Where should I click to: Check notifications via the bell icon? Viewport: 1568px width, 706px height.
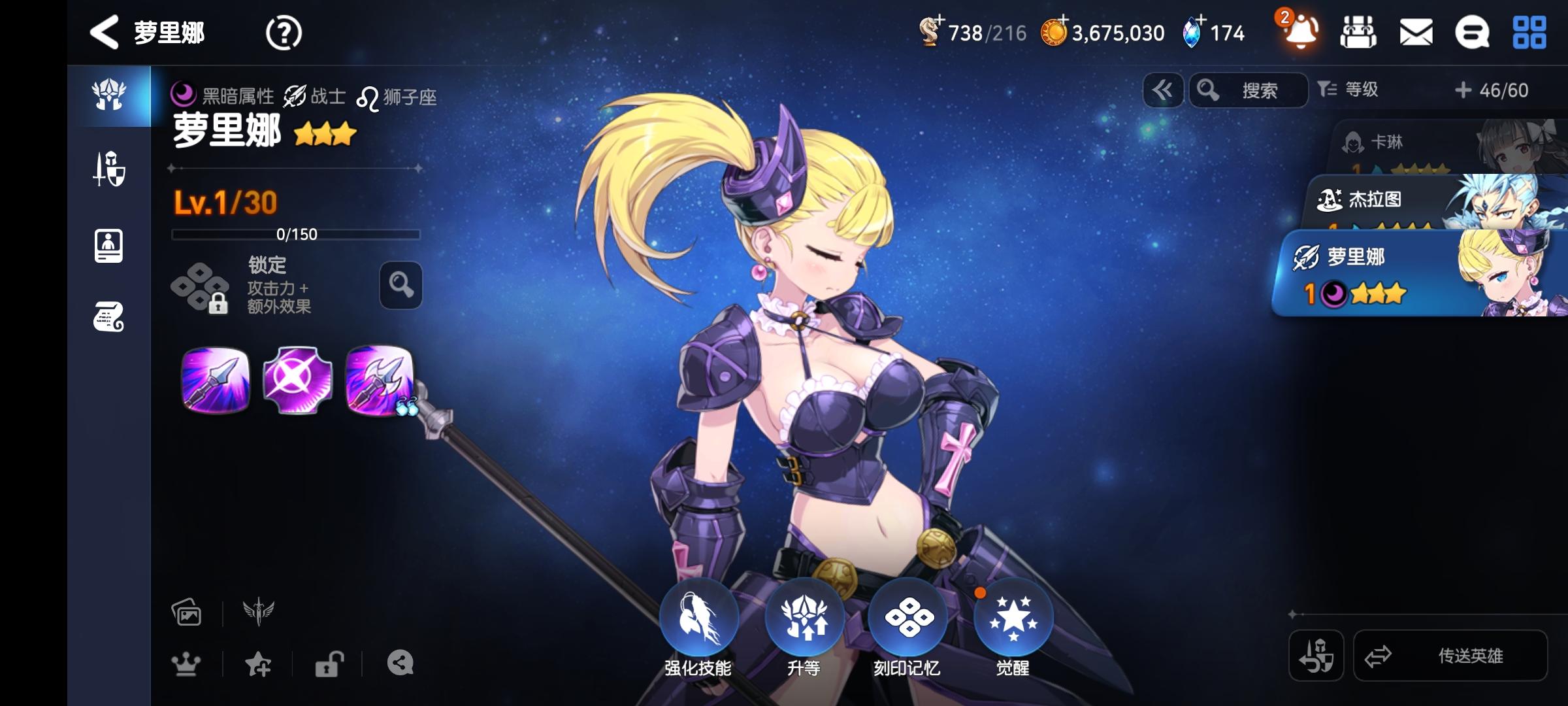1298,31
